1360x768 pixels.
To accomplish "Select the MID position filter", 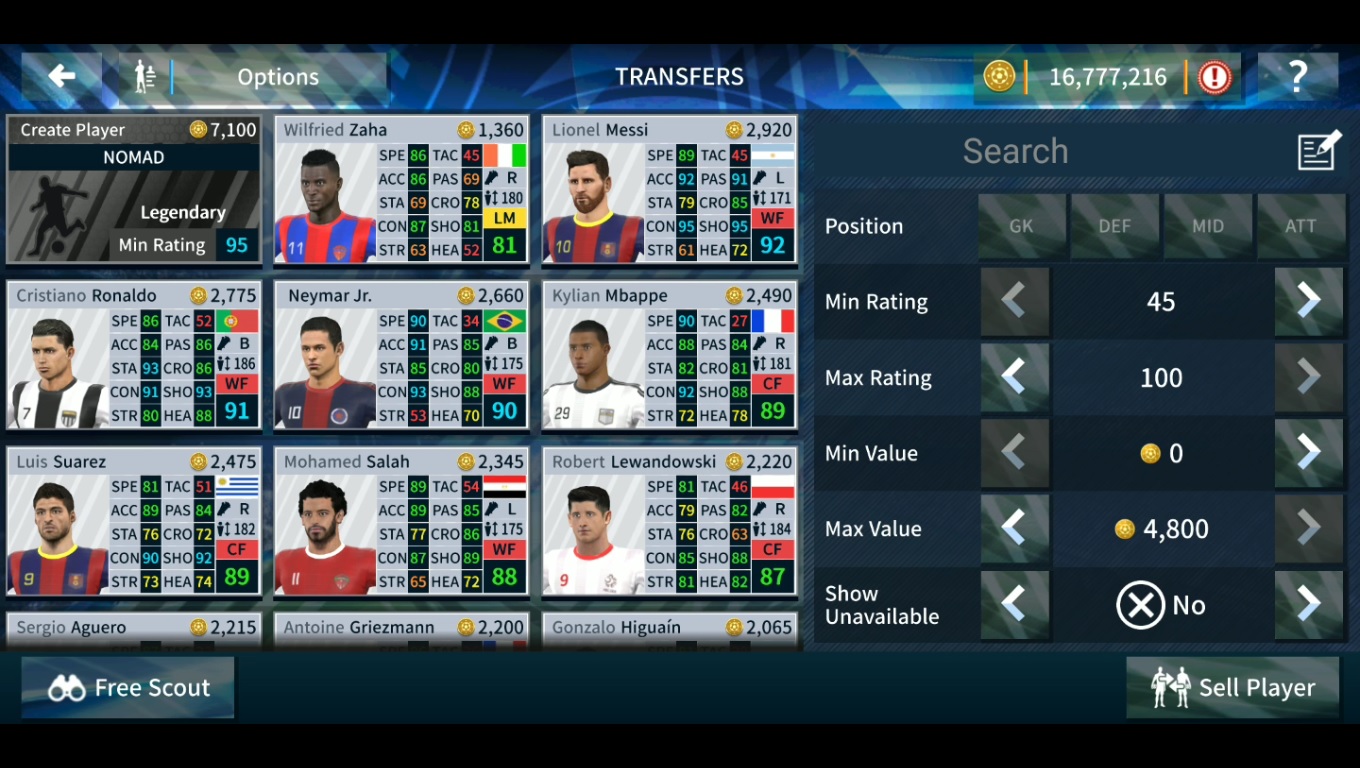I will (x=1207, y=226).
